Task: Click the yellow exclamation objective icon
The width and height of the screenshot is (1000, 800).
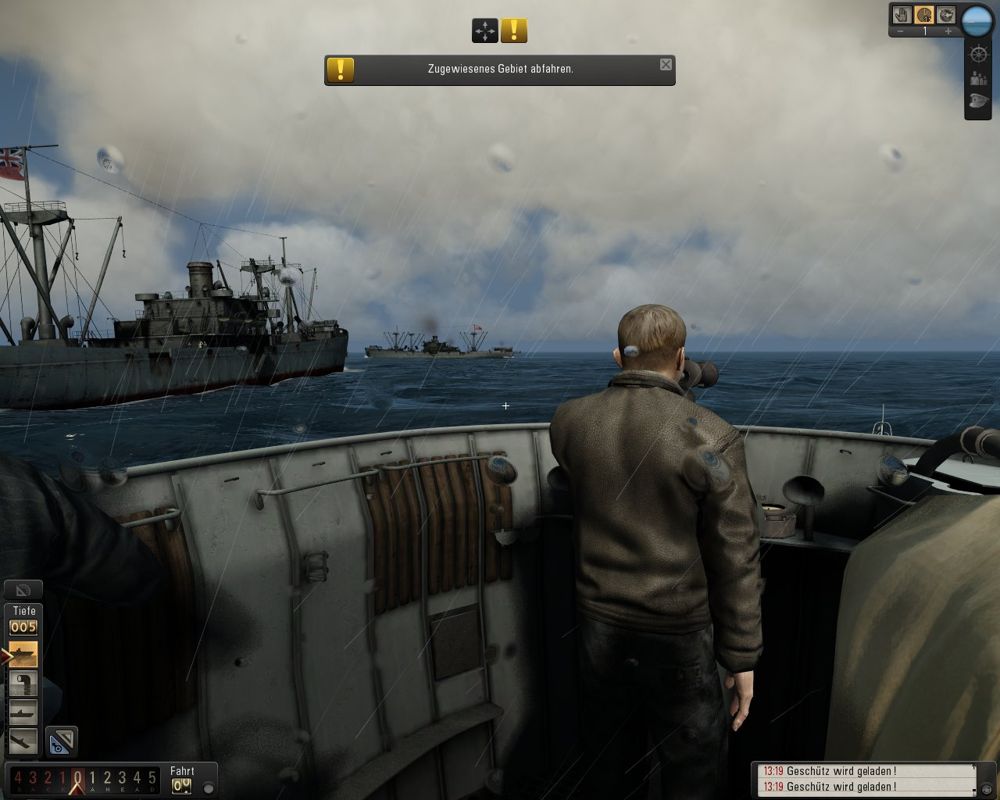Action: click(x=514, y=31)
